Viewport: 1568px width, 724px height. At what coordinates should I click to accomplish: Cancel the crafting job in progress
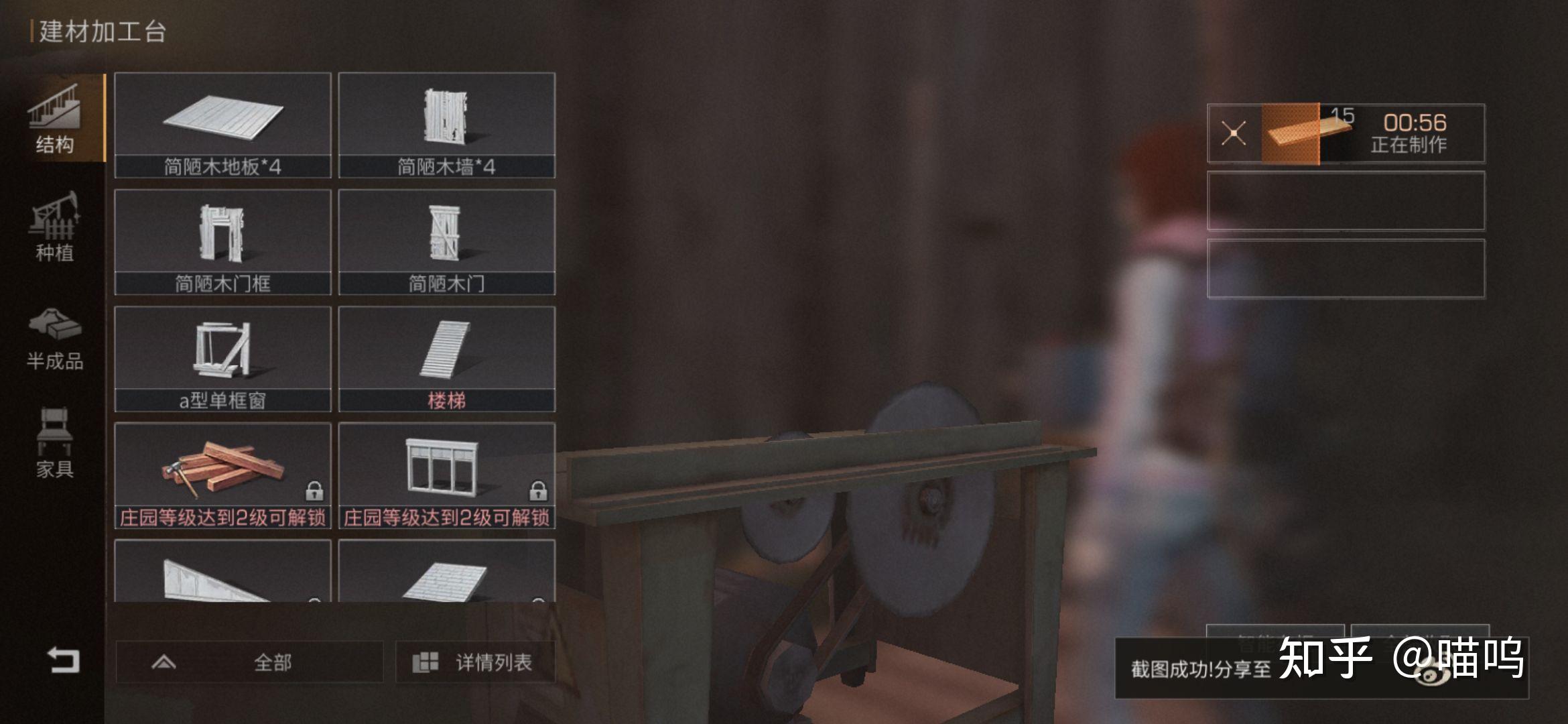click(1234, 133)
